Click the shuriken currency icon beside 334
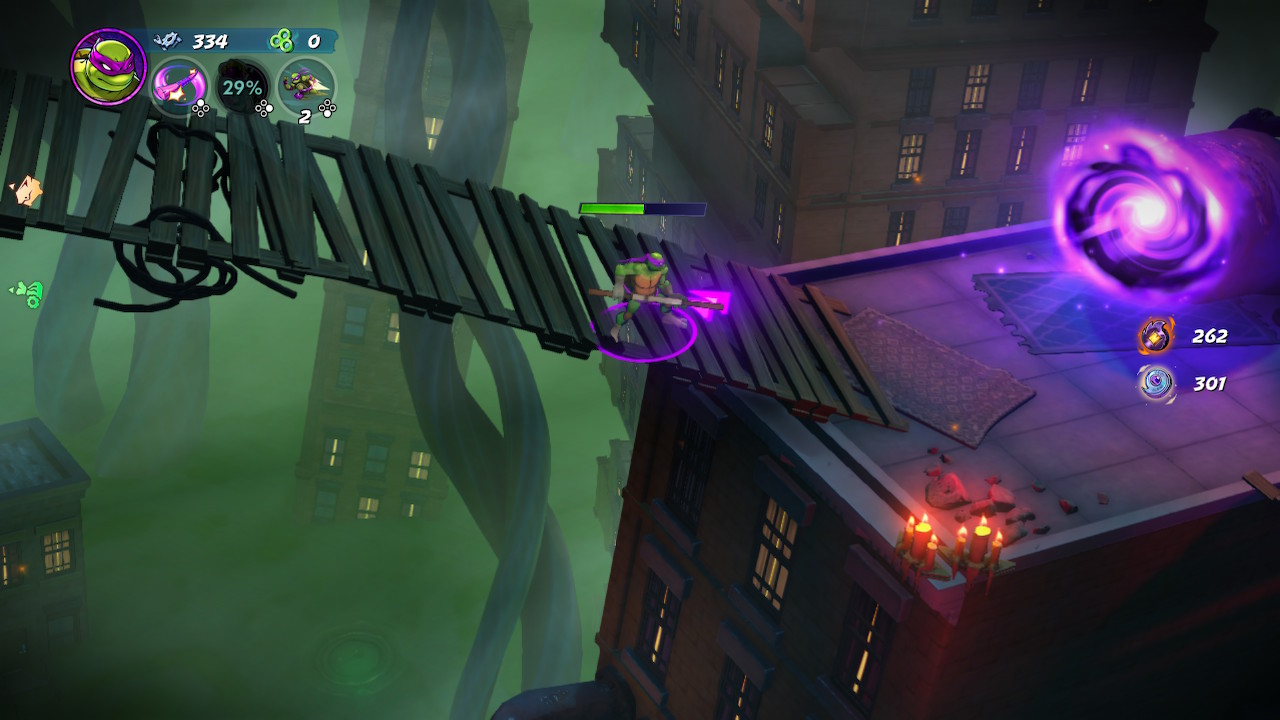 click(168, 41)
